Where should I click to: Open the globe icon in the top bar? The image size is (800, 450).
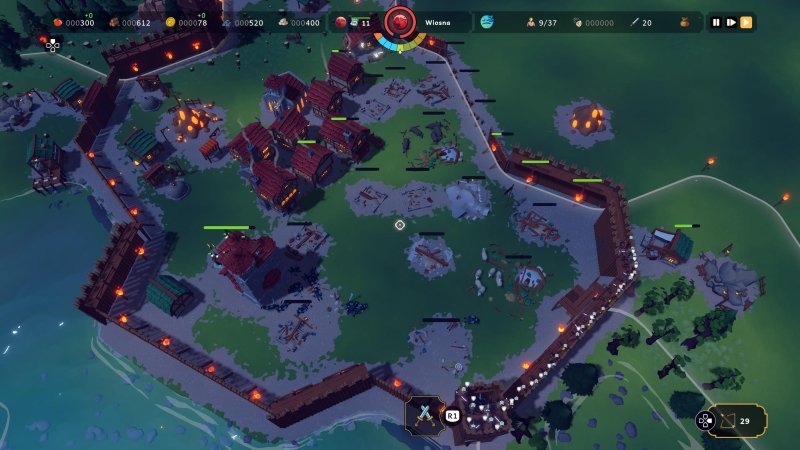pos(487,22)
